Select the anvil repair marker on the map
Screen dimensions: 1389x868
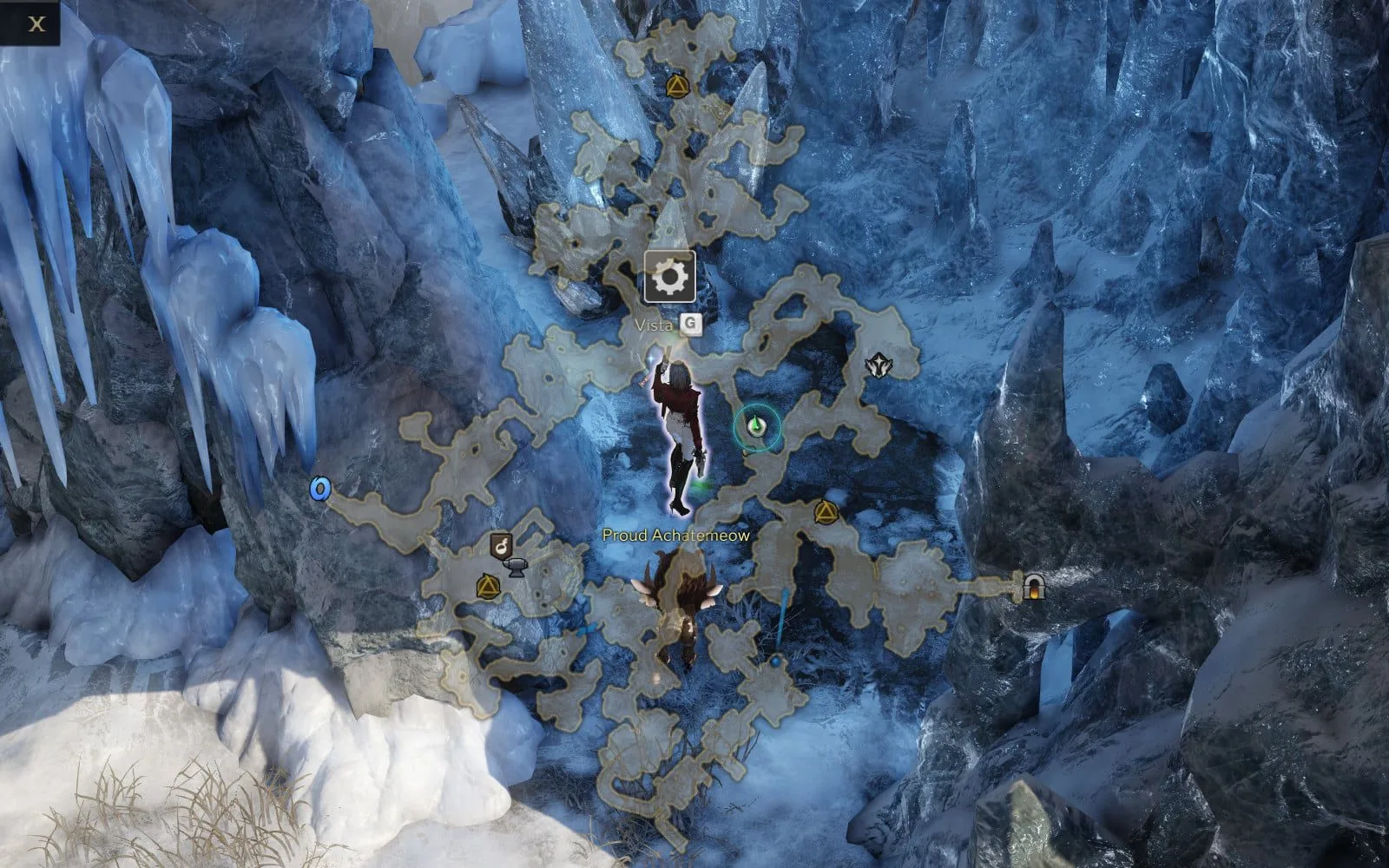(x=516, y=566)
